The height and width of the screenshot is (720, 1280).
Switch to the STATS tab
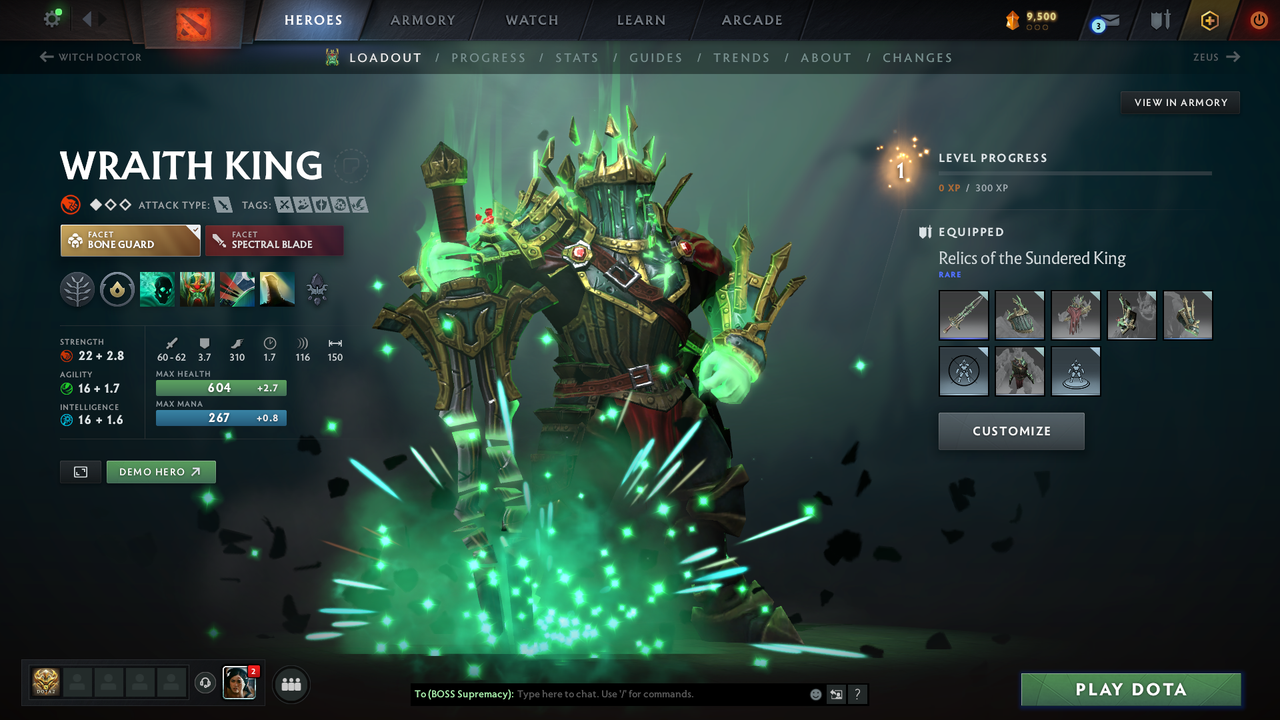click(x=577, y=57)
